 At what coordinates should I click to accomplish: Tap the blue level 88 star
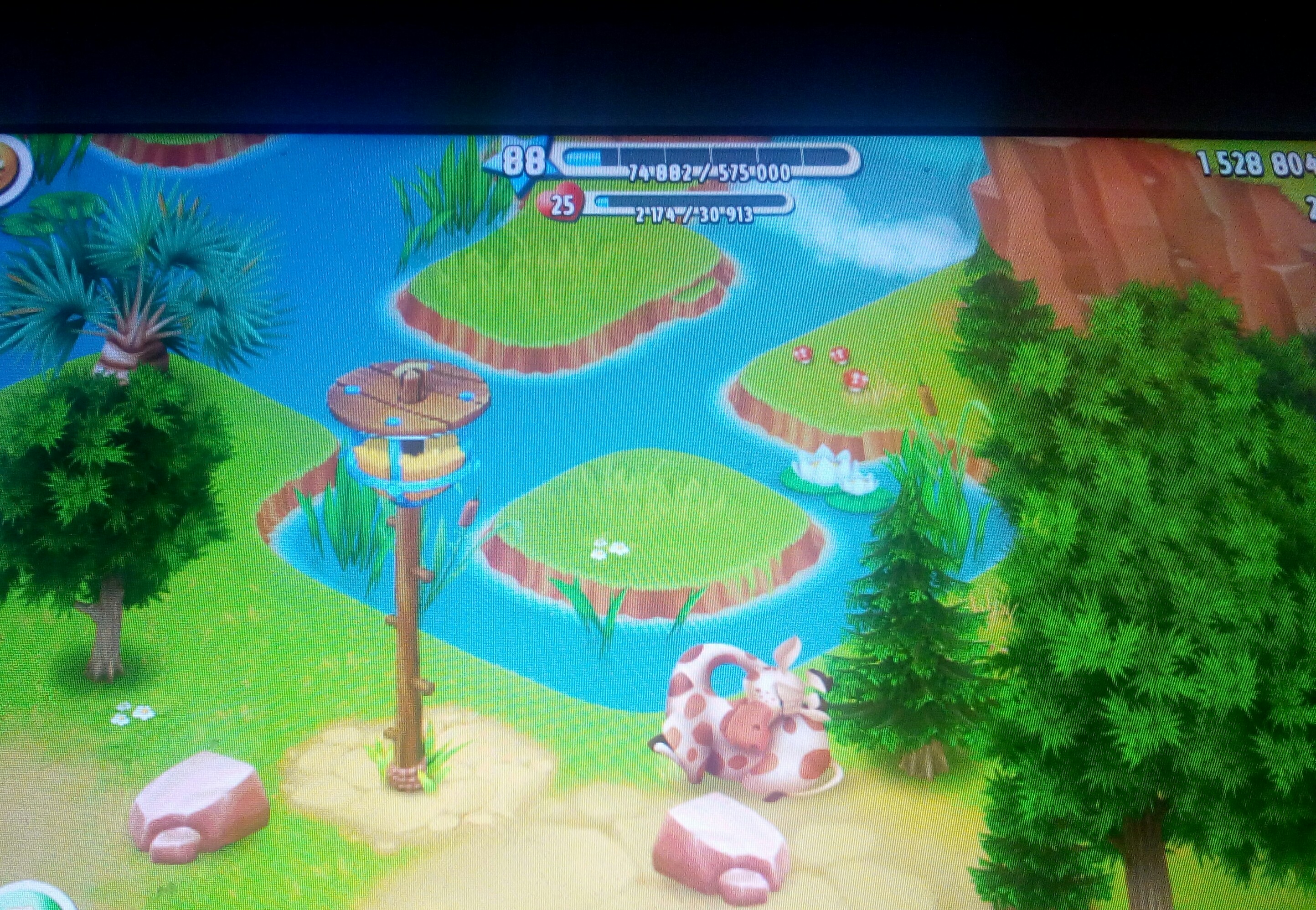coord(521,162)
